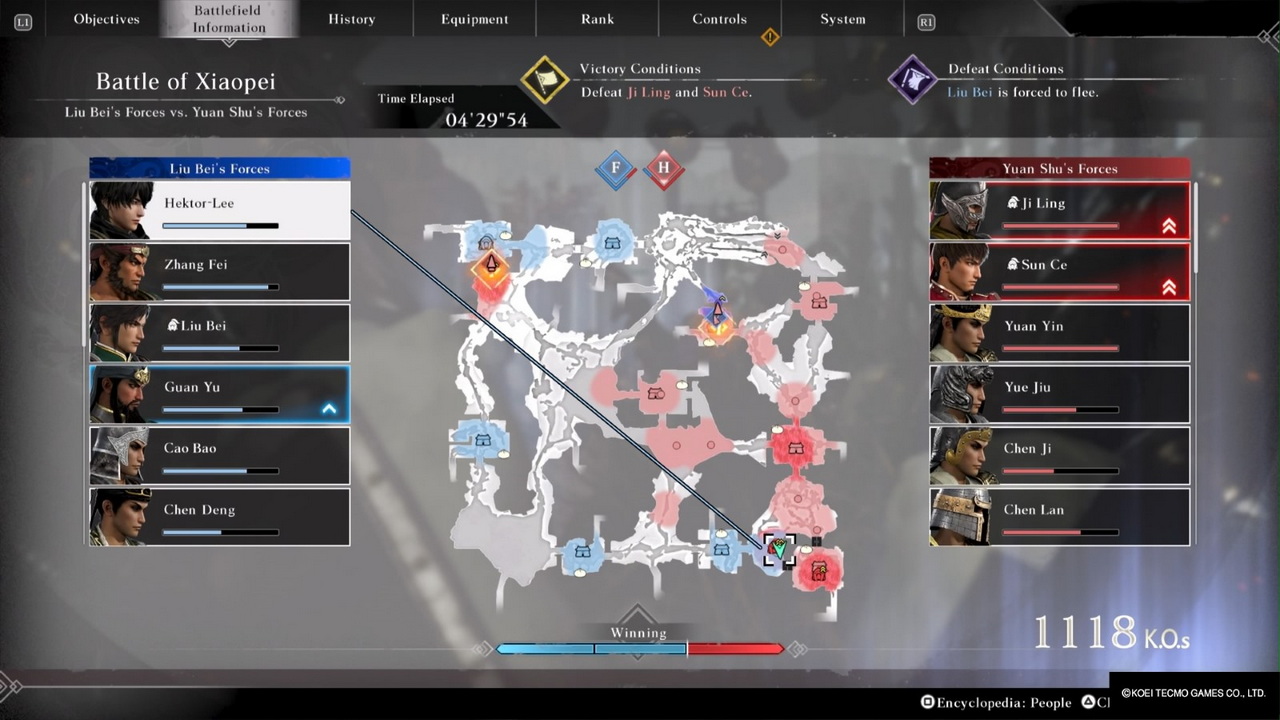Select Hektor-Lee in Liu Bei's Forces
The height and width of the screenshot is (720, 1280).
tap(220, 210)
